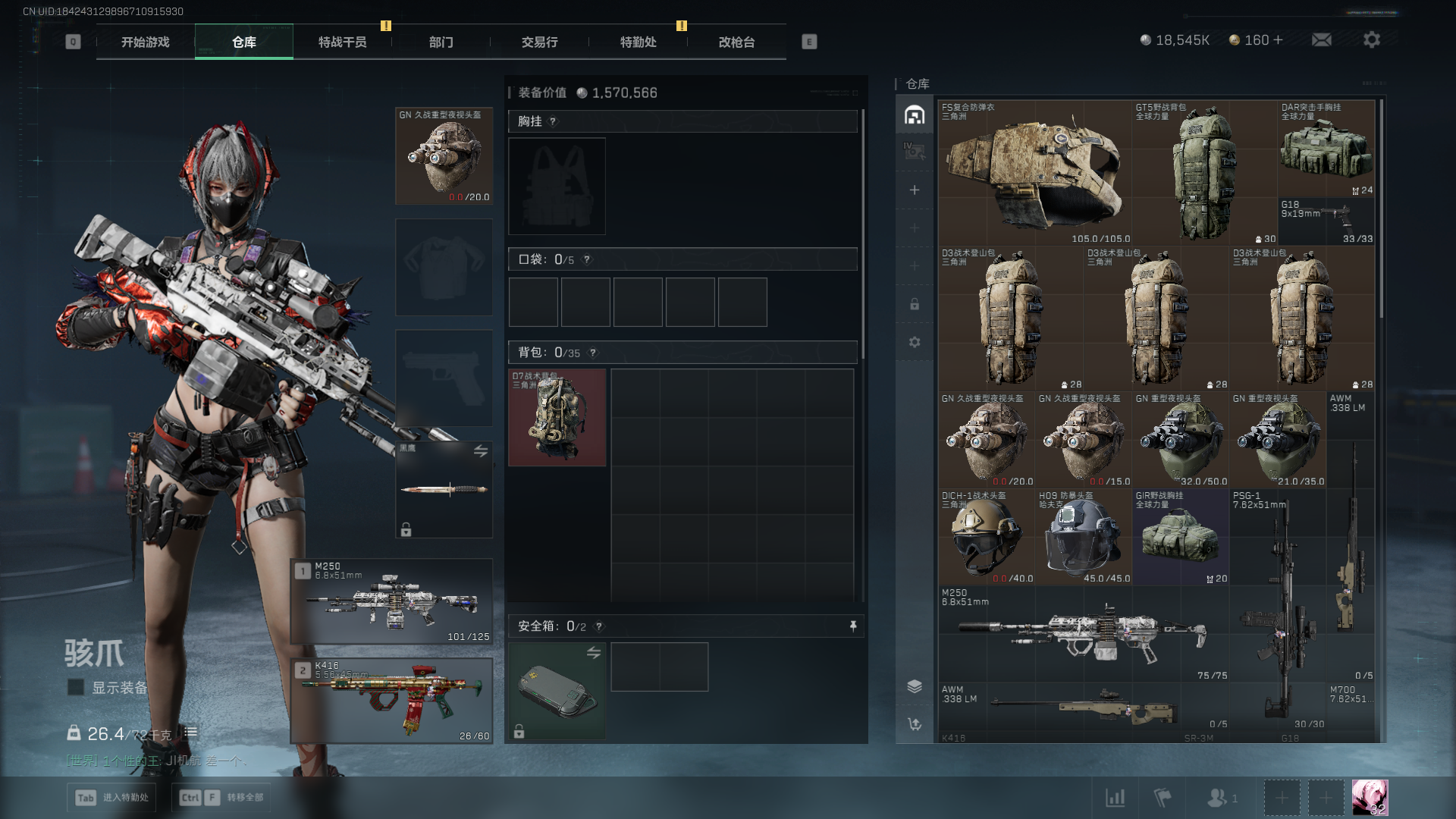Toggle the 显示装备 checkbox
The width and height of the screenshot is (1456, 819).
click(76, 687)
